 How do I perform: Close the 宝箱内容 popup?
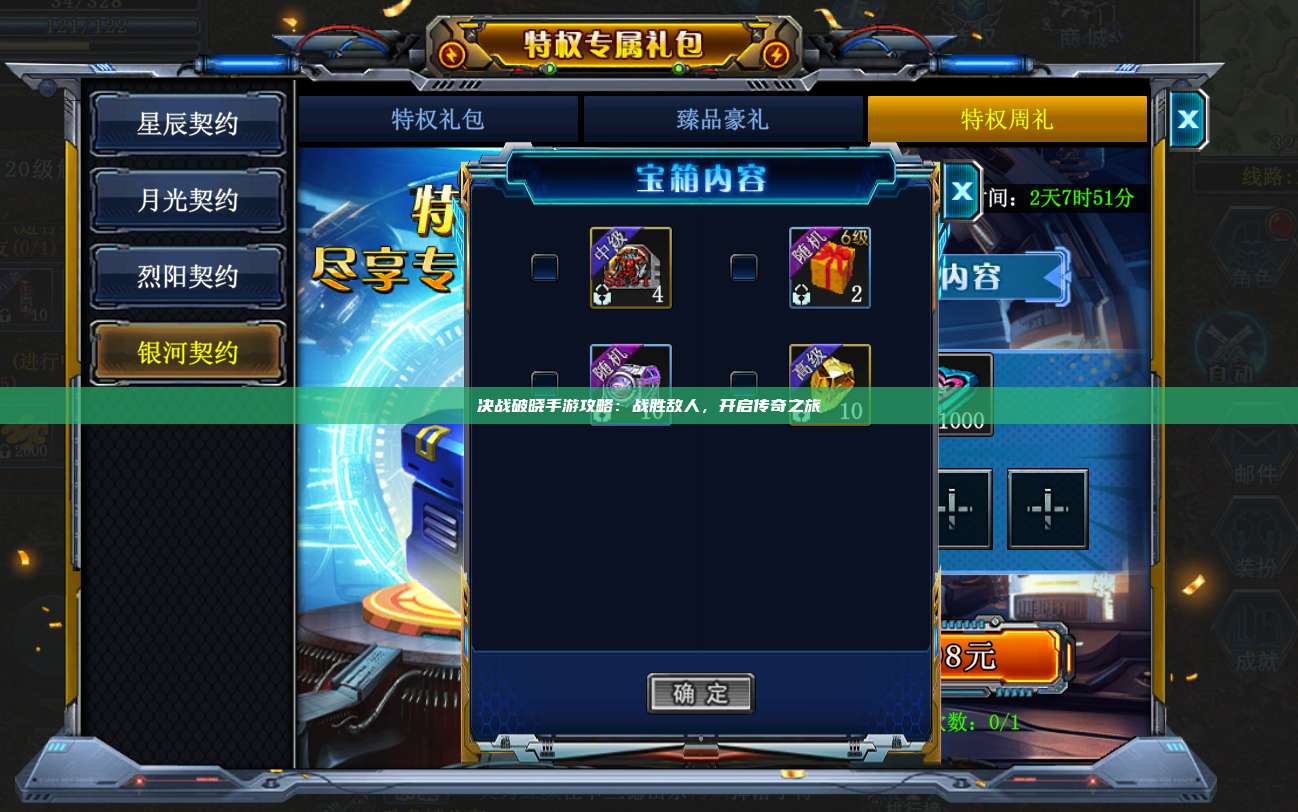961,189
